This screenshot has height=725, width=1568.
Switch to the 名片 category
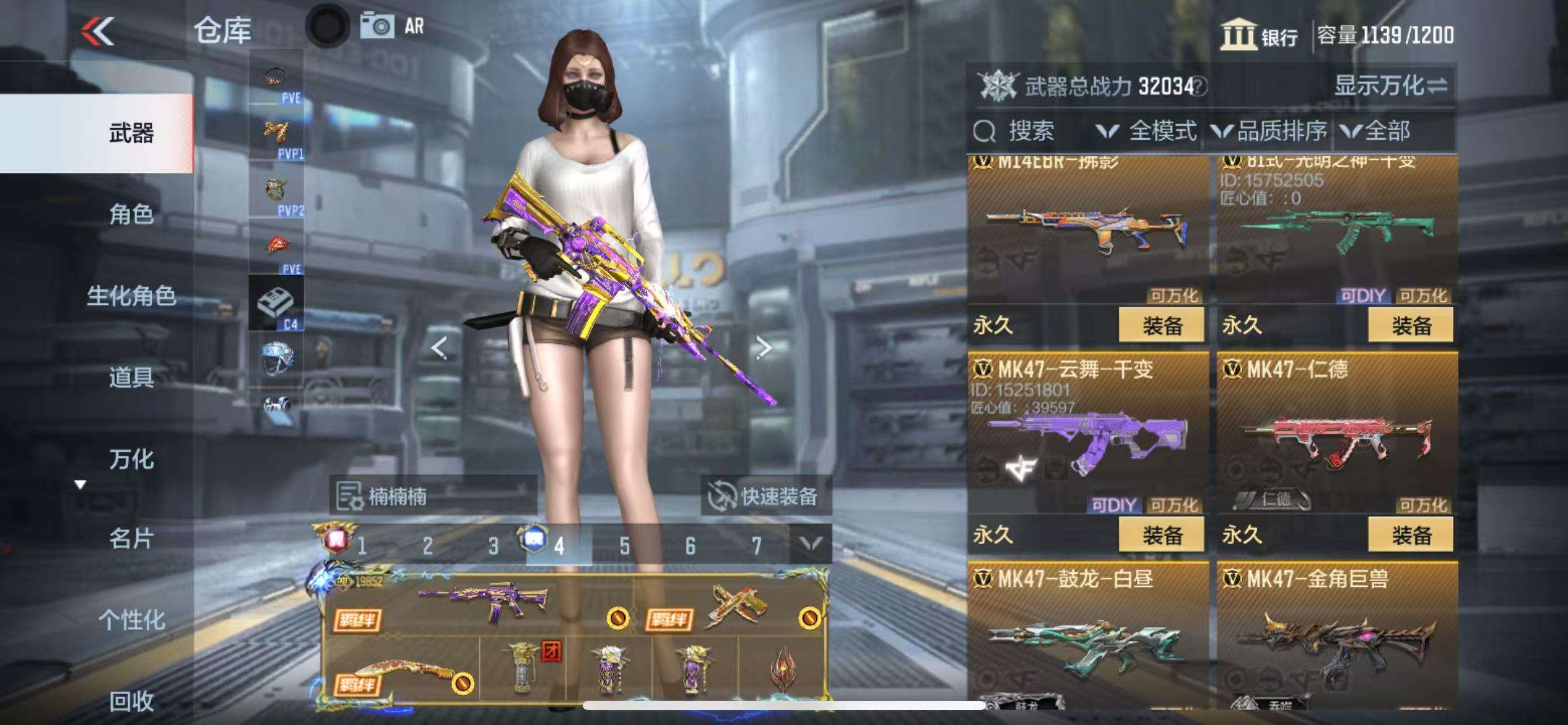[131, 538]
